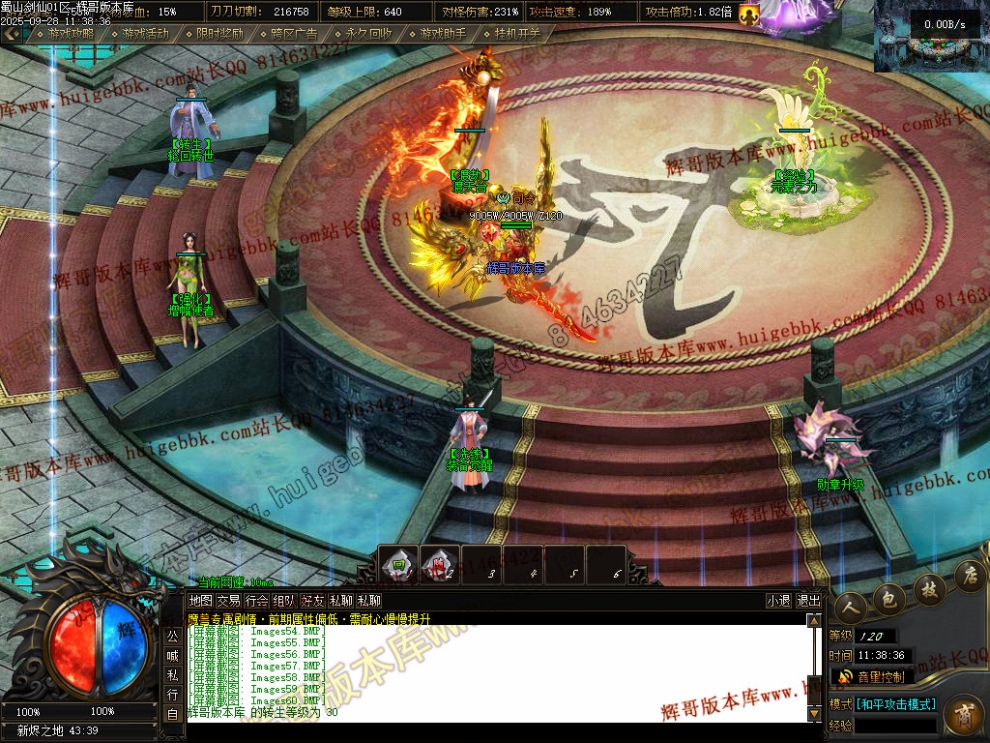
Task: Collapse the top menu bar arrow
Action: pos(11,33)
